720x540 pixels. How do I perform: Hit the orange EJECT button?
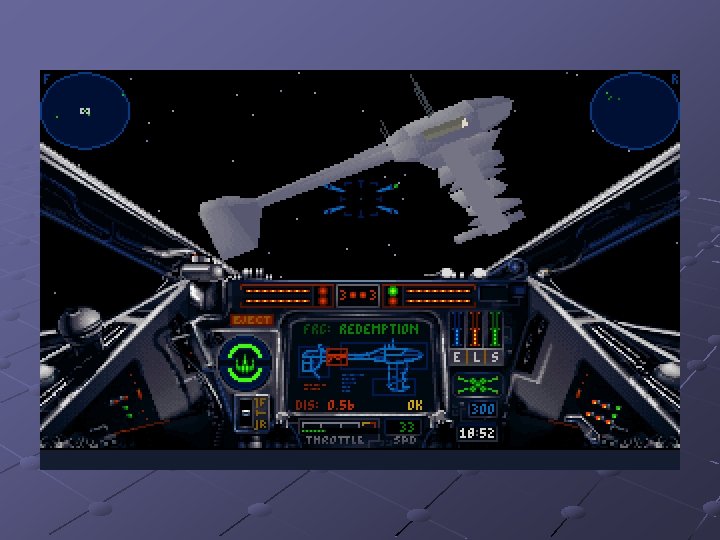pyautogui.click(x=252, y=320)
